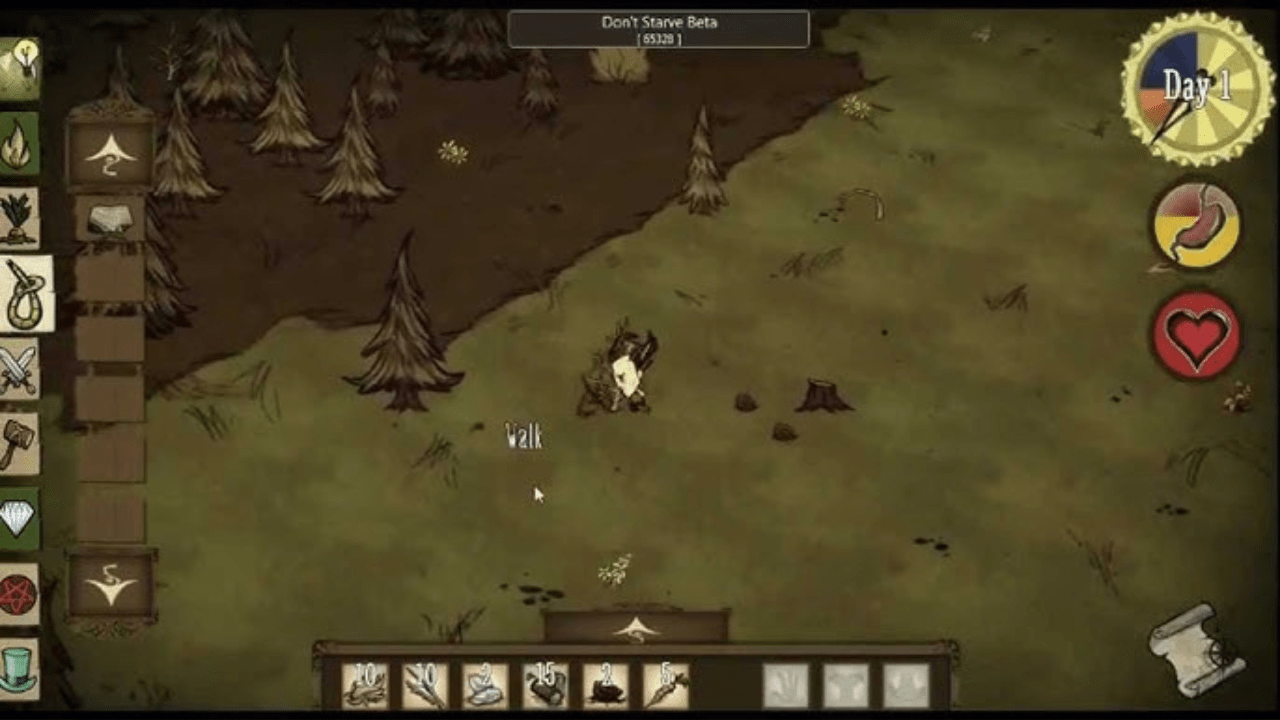Click the Day 1 clock dial
The width and height of the screenshot is (1280, 720).
click(x=1196, y=89)
